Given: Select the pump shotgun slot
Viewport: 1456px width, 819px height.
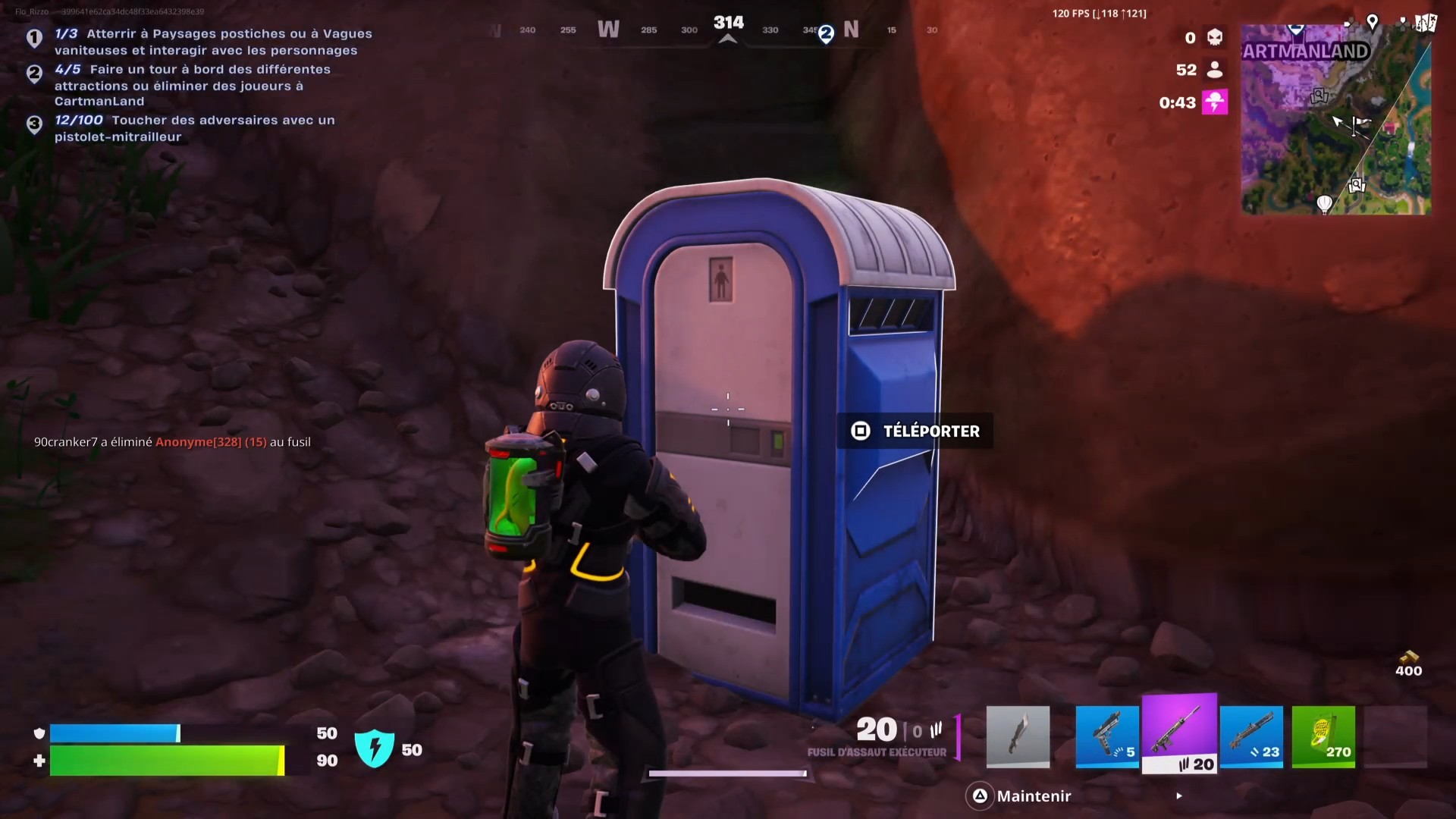Looking at the screenshot, I should point(1252,737).
